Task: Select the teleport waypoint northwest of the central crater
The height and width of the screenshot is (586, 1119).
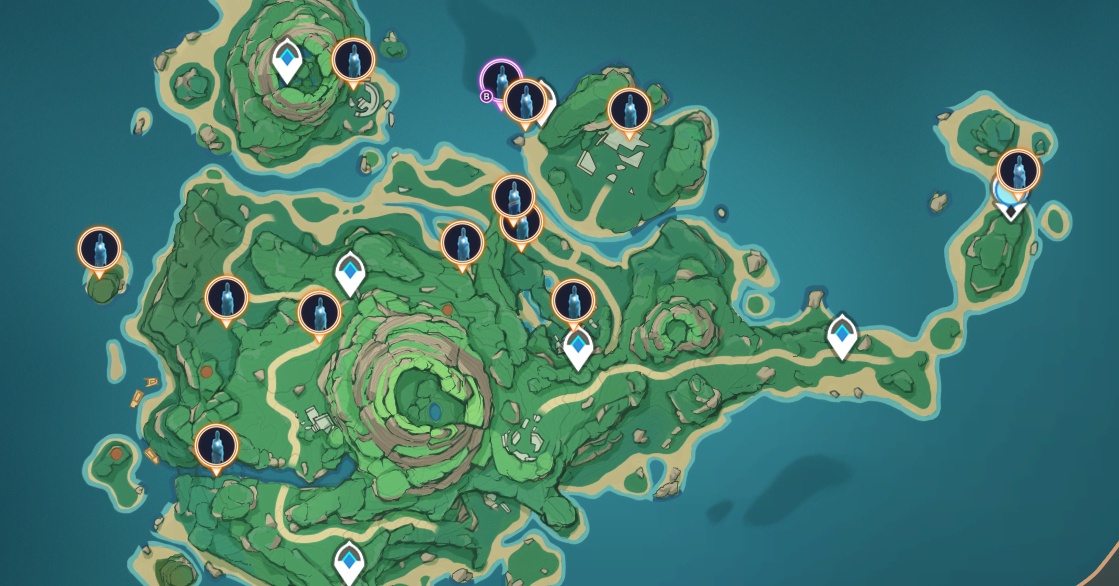Action: click(350, 273)
